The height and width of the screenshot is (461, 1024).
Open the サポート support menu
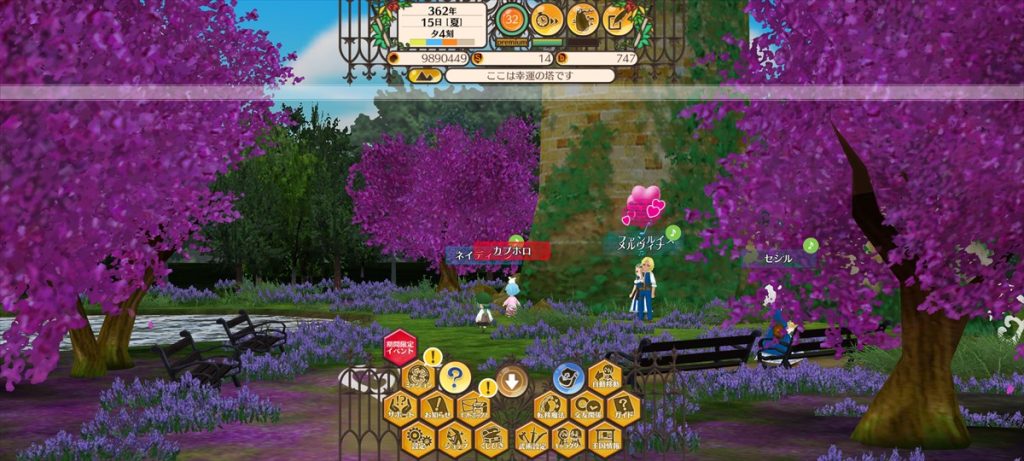400,408
